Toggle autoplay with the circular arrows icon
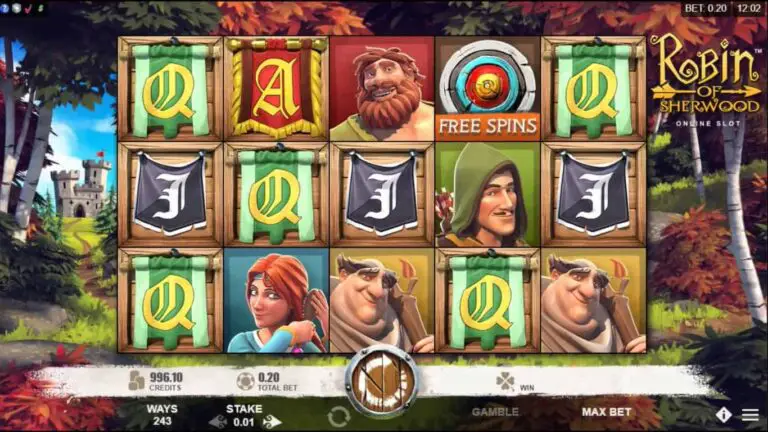768x432 pixels. [338, 416]
